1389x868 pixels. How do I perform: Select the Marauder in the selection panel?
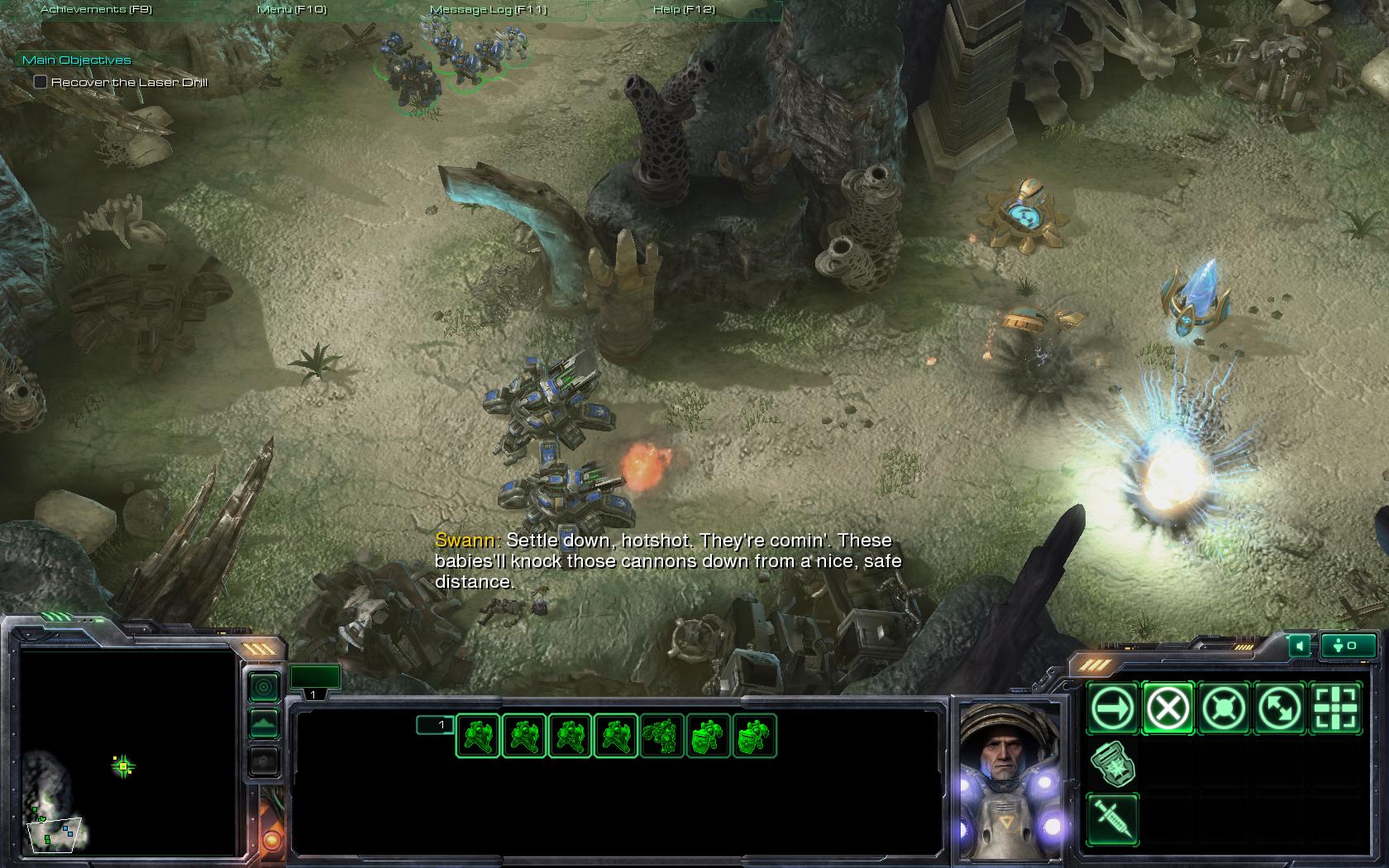(x=662, y=736)
